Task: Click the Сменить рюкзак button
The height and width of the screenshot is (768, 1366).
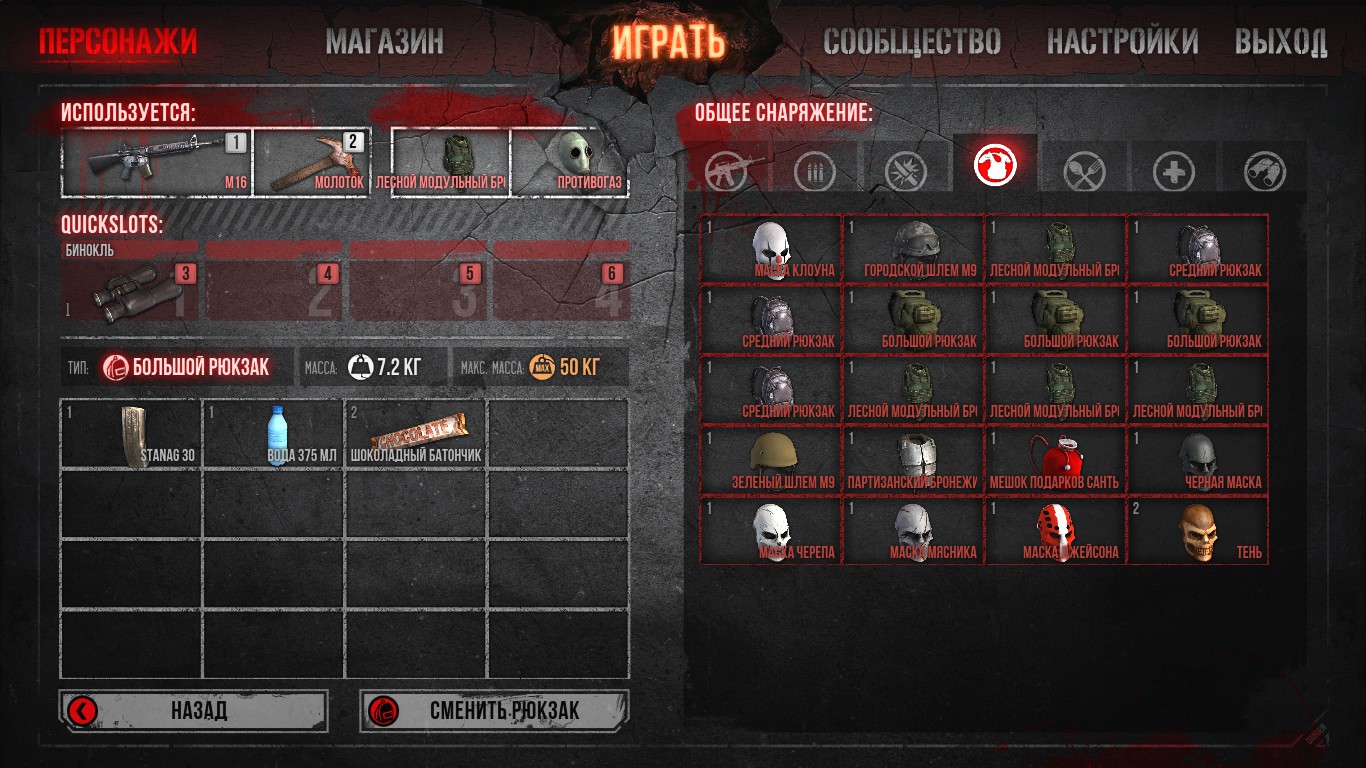Action: pyautogui.click(x=494, y=711)
